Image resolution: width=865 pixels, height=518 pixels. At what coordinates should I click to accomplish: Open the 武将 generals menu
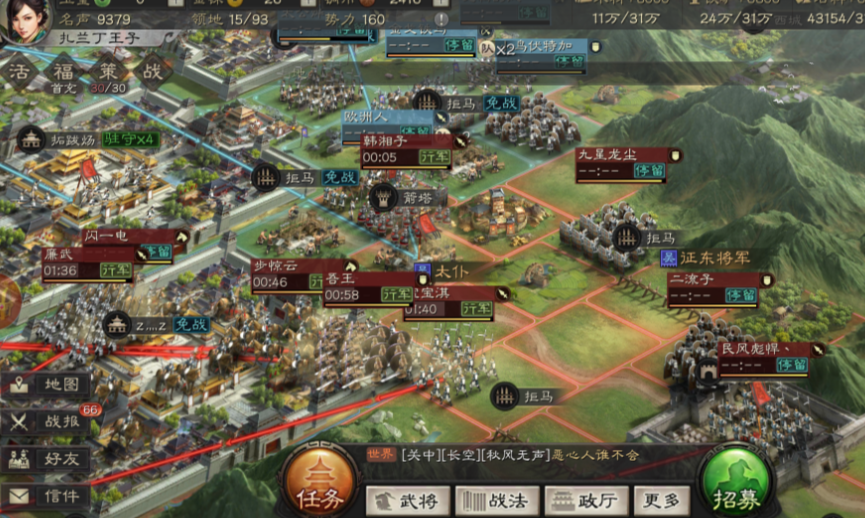(x=406, y=500)
